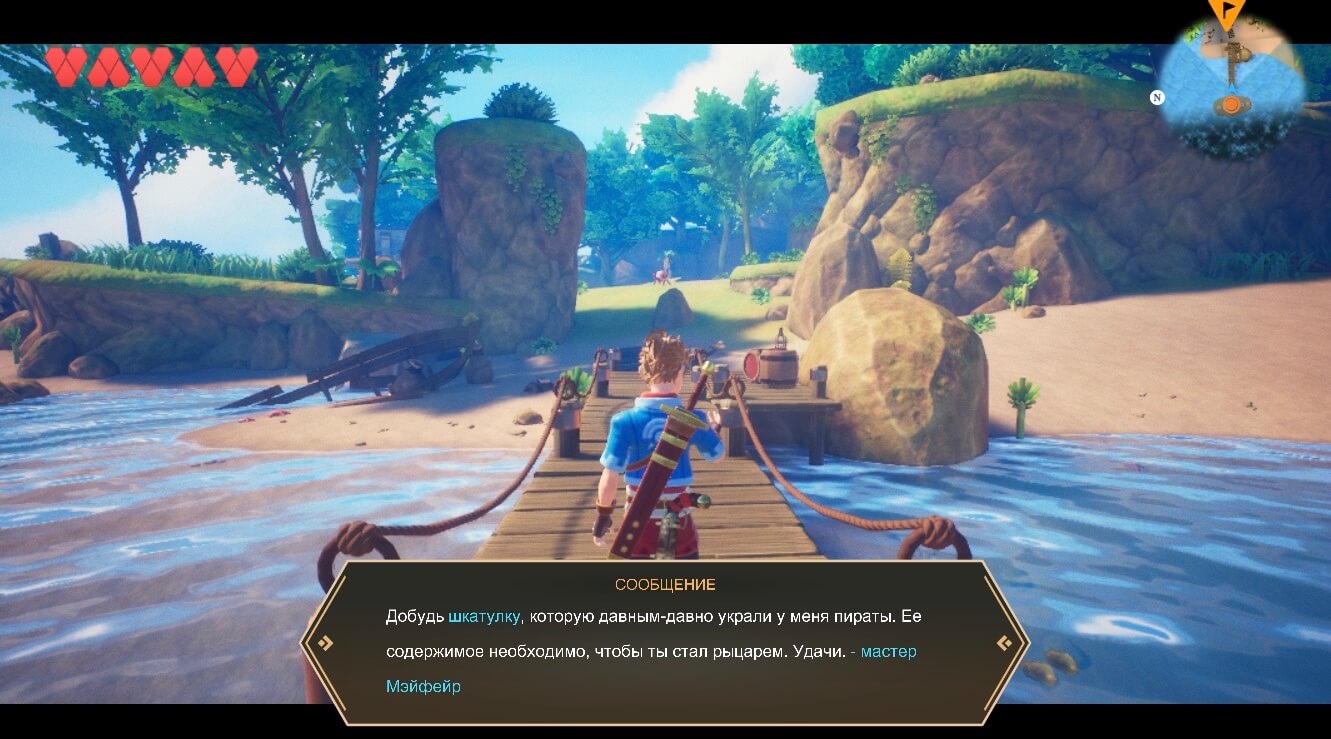The width and height of the screenshot is (1331, 739).
Task: Click the 'шкатулку' highlighted link in the message
Action: pos(483,615)
